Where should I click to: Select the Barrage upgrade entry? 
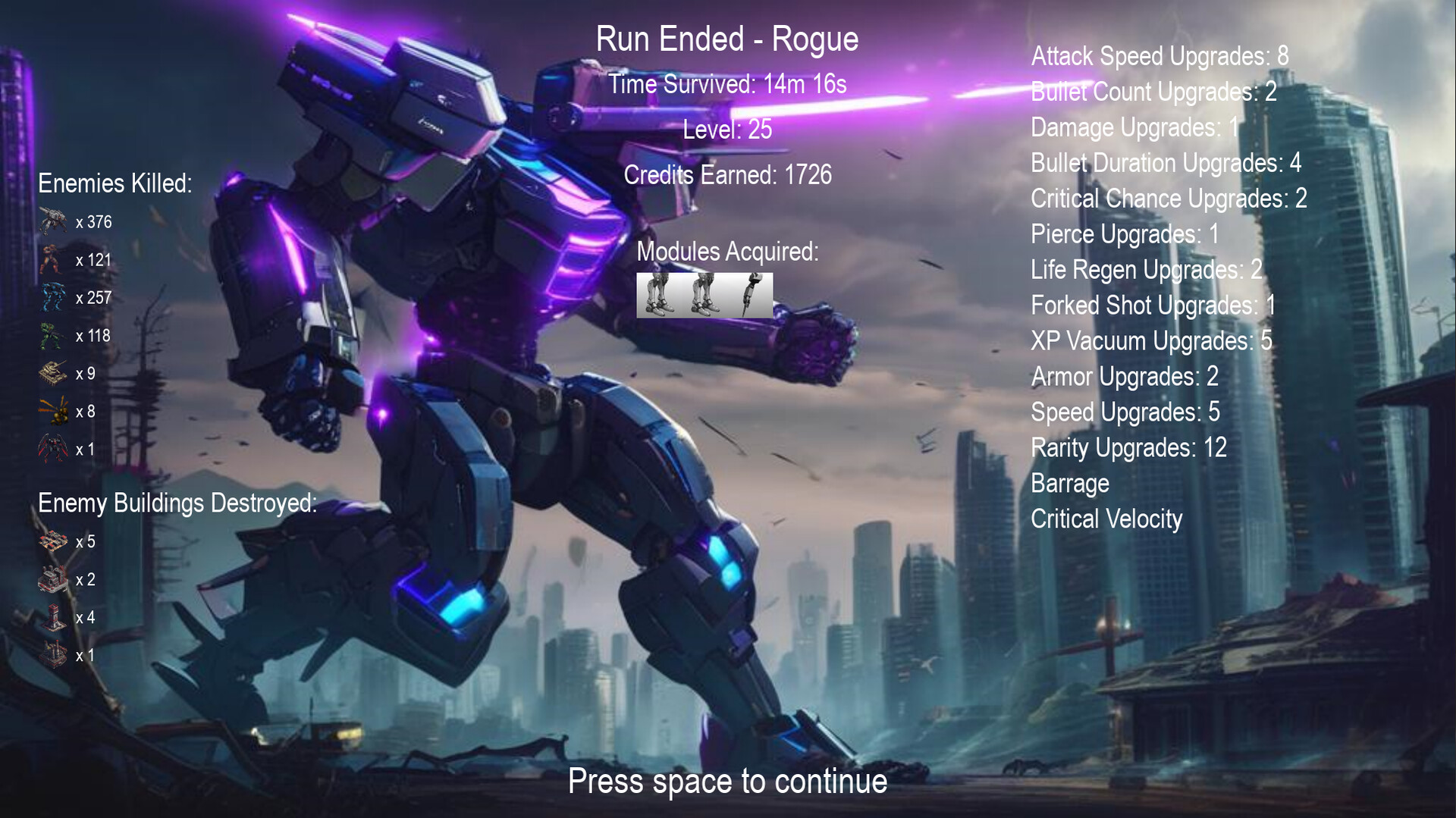point(1070,484)
